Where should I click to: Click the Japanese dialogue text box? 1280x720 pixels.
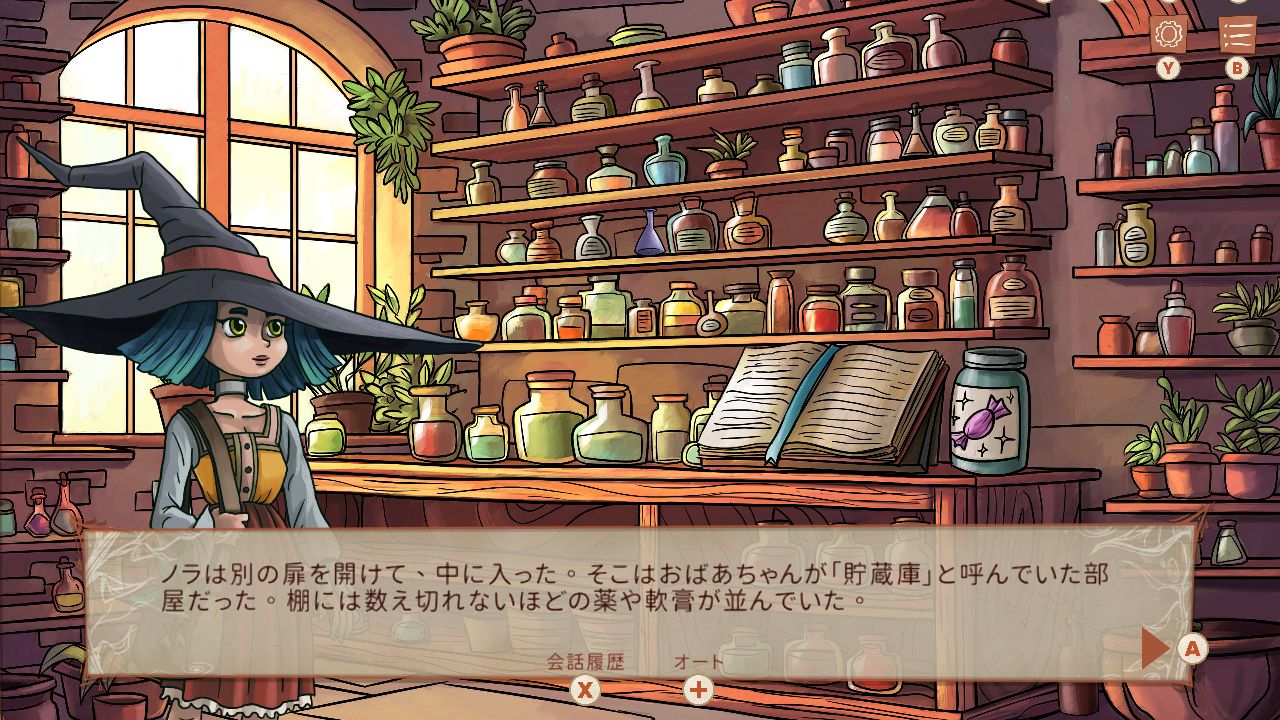pyautogui.click(x=640, y=588)
